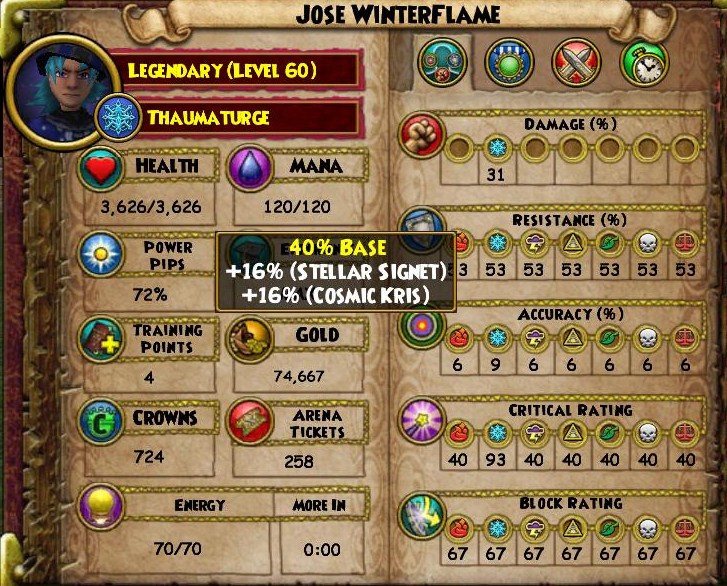The height and width of the screenshot is (586, 727).
Task: Select the green stopwatch tab
Action: (644, 62)
